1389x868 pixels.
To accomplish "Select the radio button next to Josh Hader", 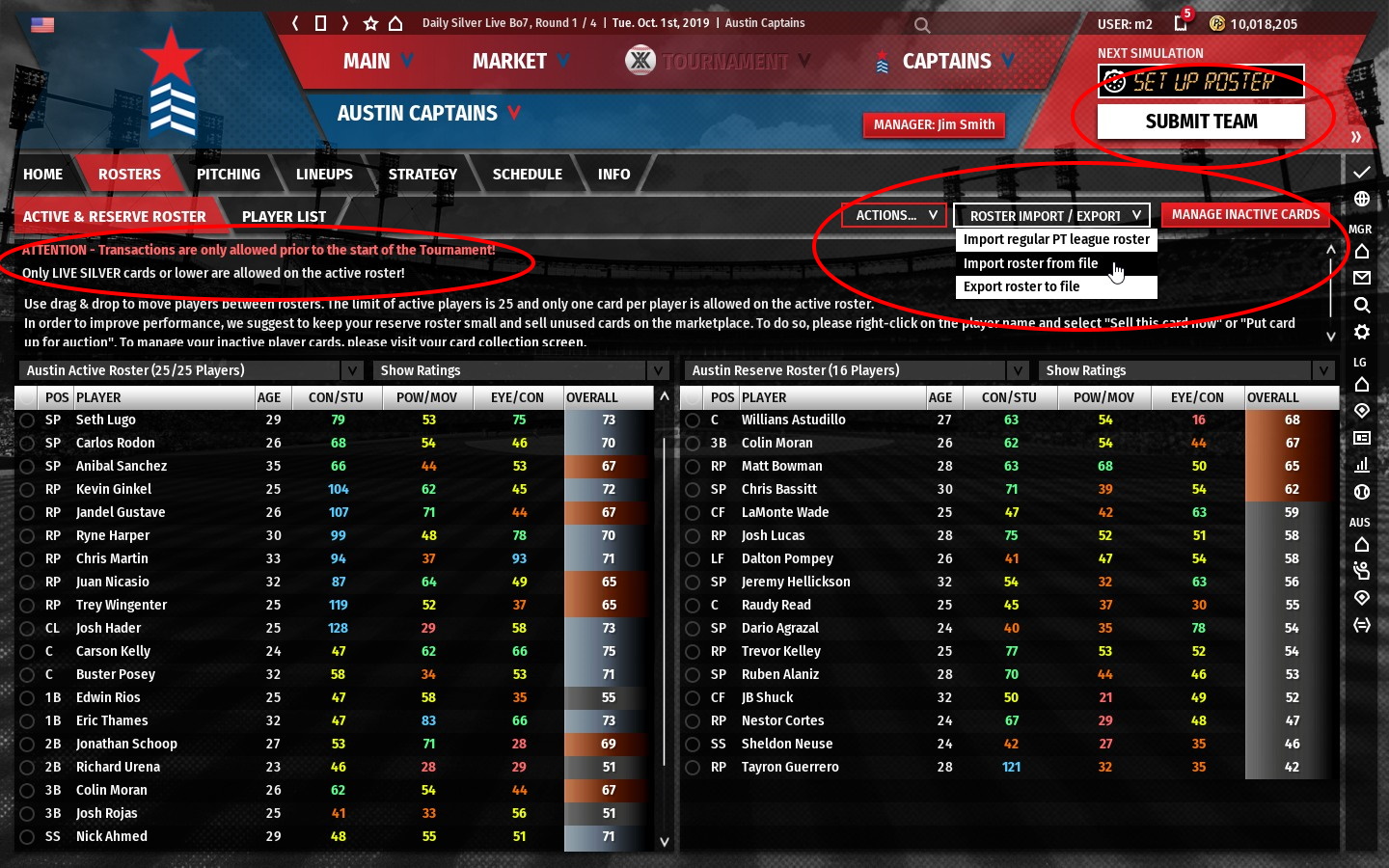I will 27,628.
